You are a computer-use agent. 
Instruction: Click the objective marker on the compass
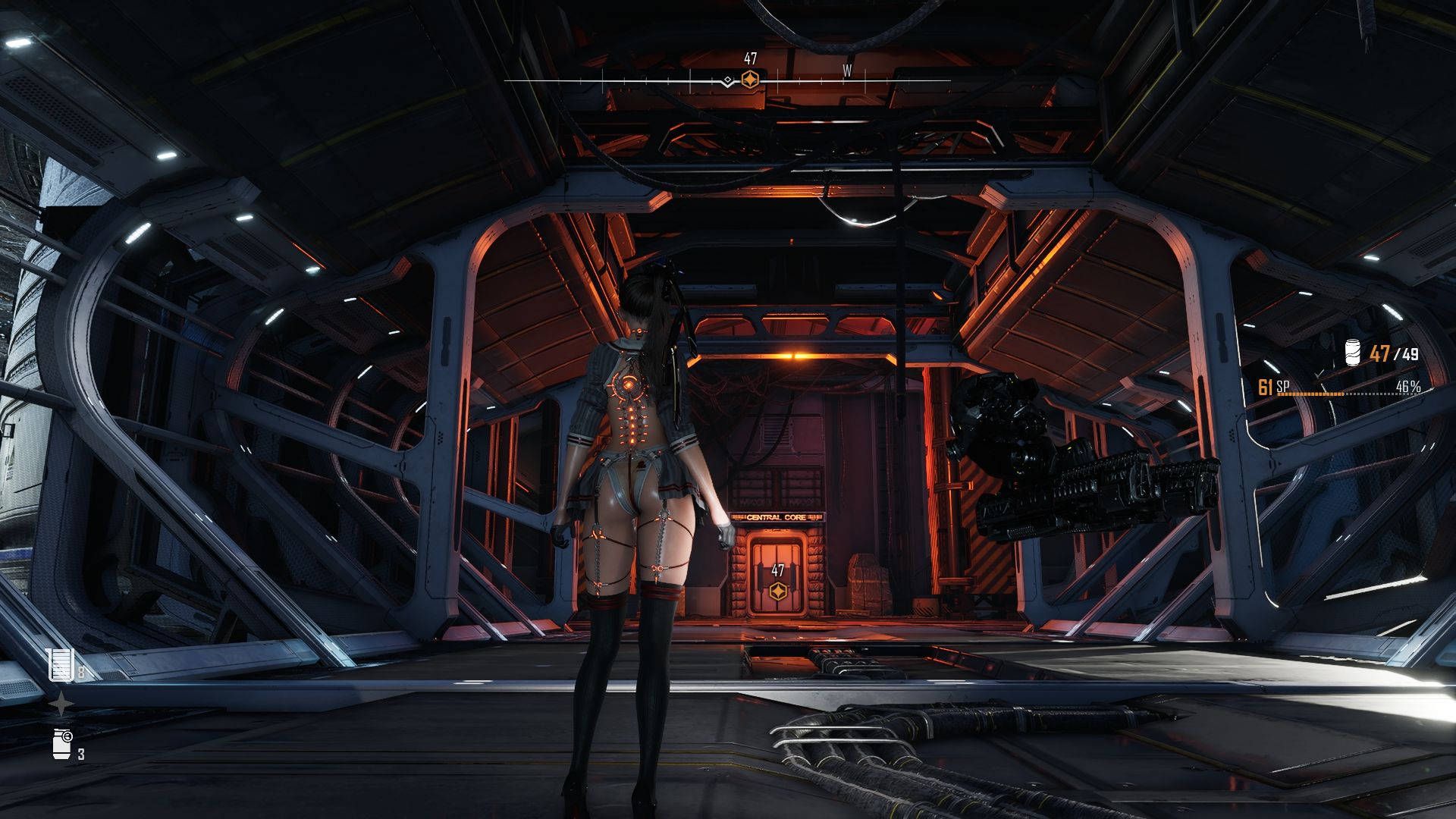tap(749, 80)
